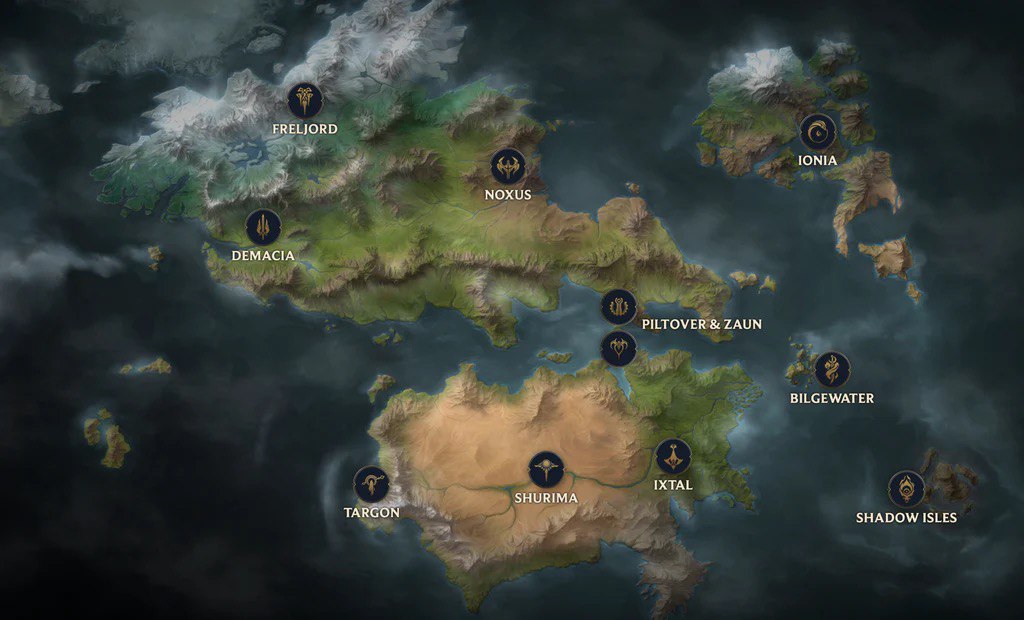The width and height of the screenshot is (1024, 620).
Task: Choose the Demacia region icon
Action: (x=263, y=227)
